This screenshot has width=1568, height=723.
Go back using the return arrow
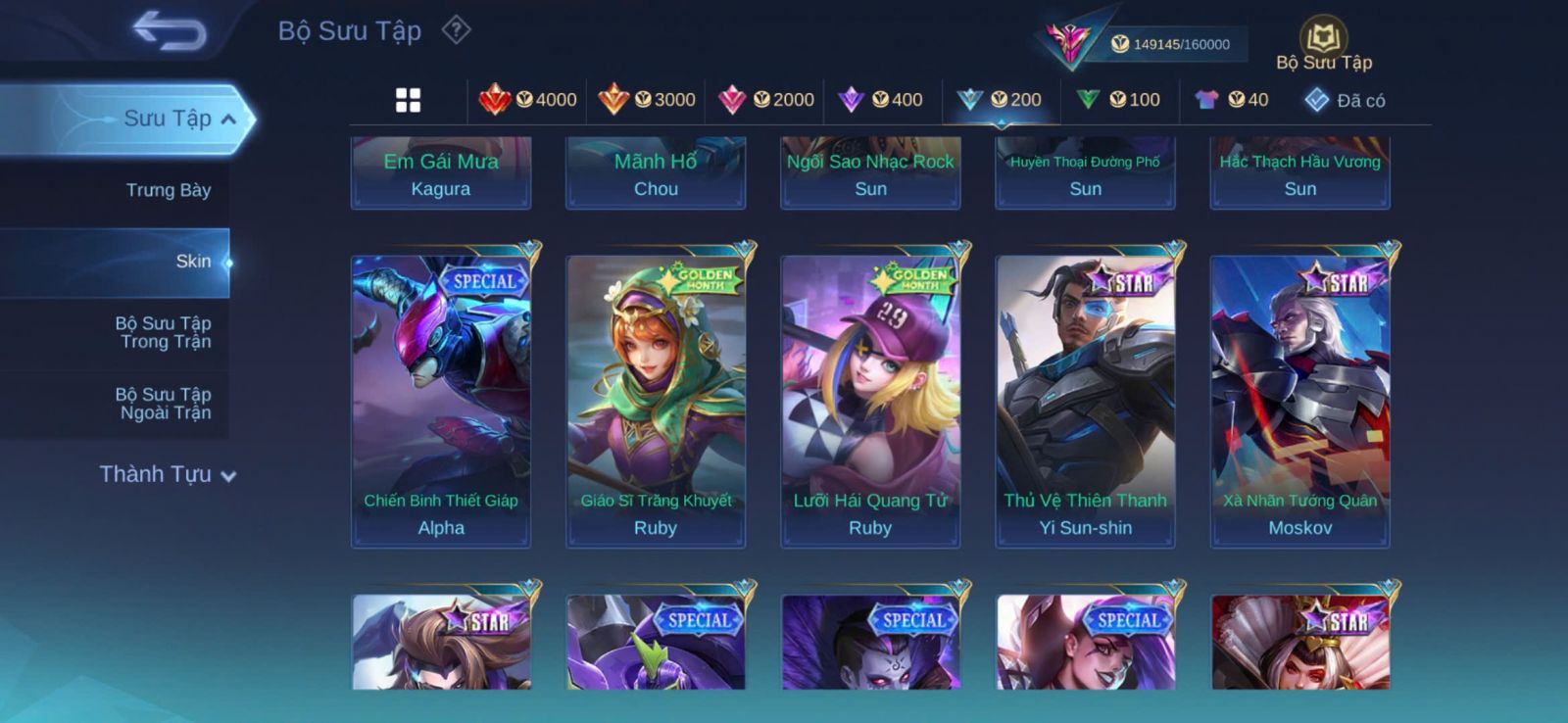170,30
